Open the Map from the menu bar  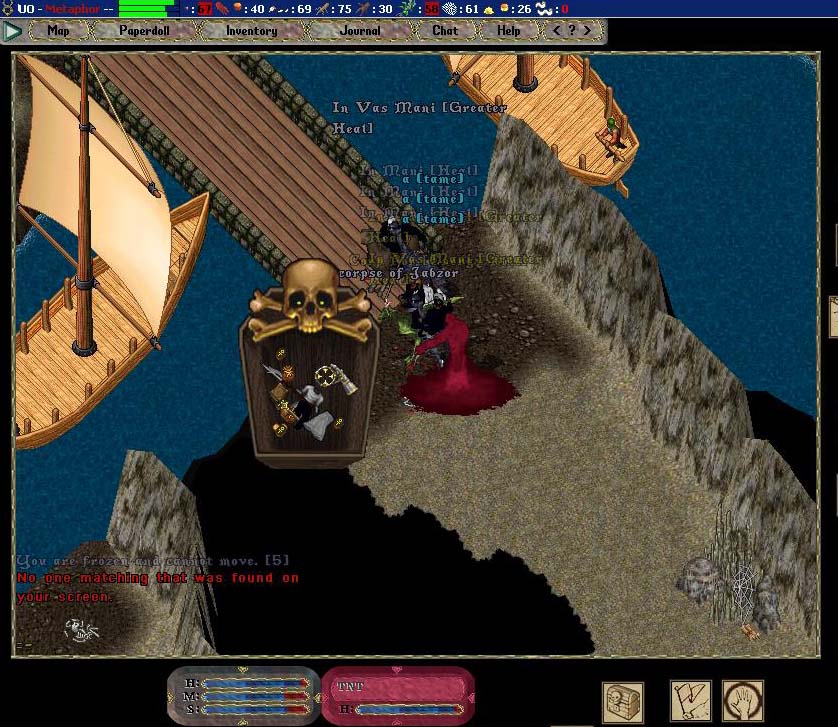(x=59, y=31)
